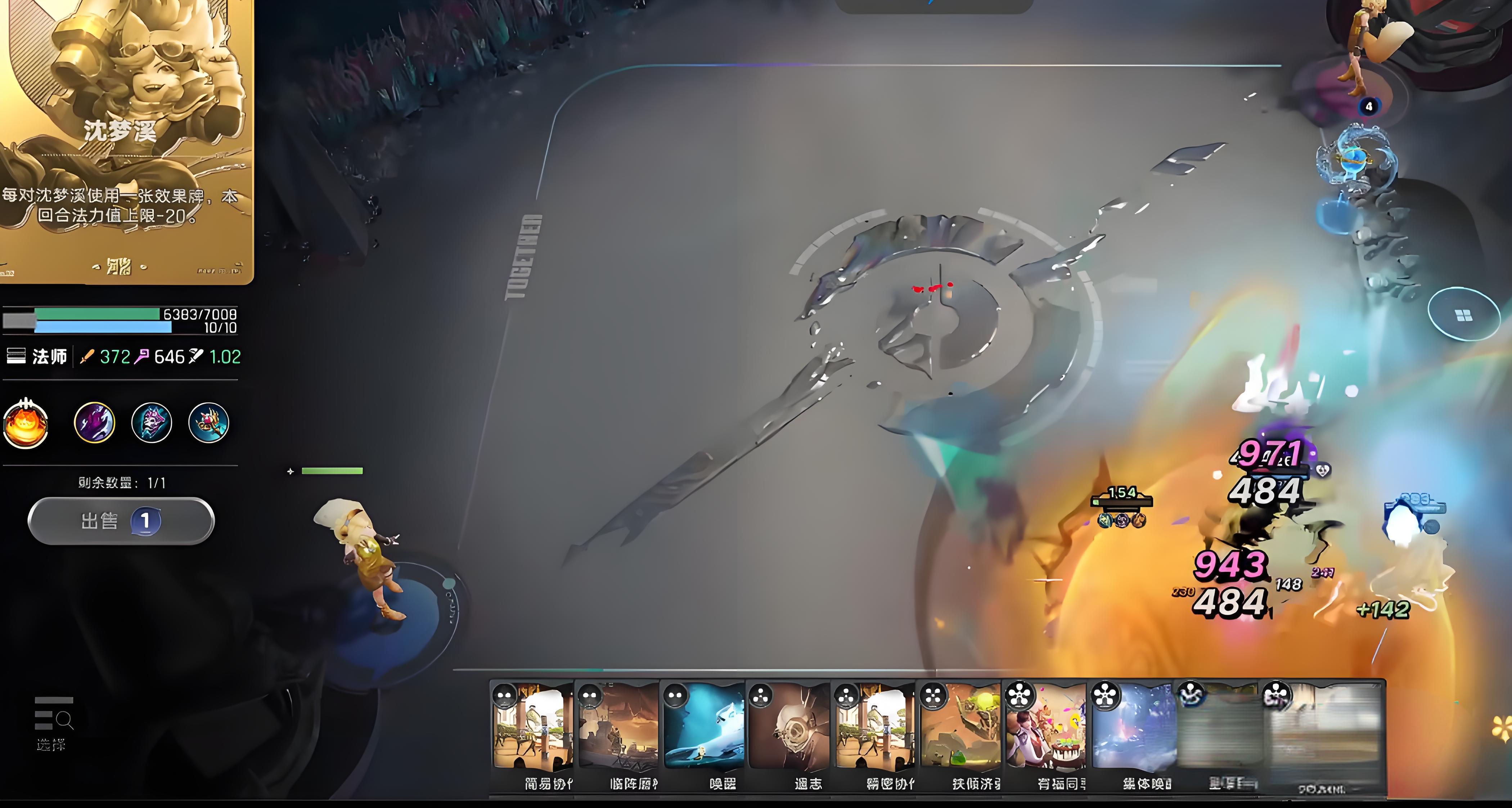Inspect the golden claw staff equipment icon
Screen dimensions: 1512x808
tap(208, 422)
